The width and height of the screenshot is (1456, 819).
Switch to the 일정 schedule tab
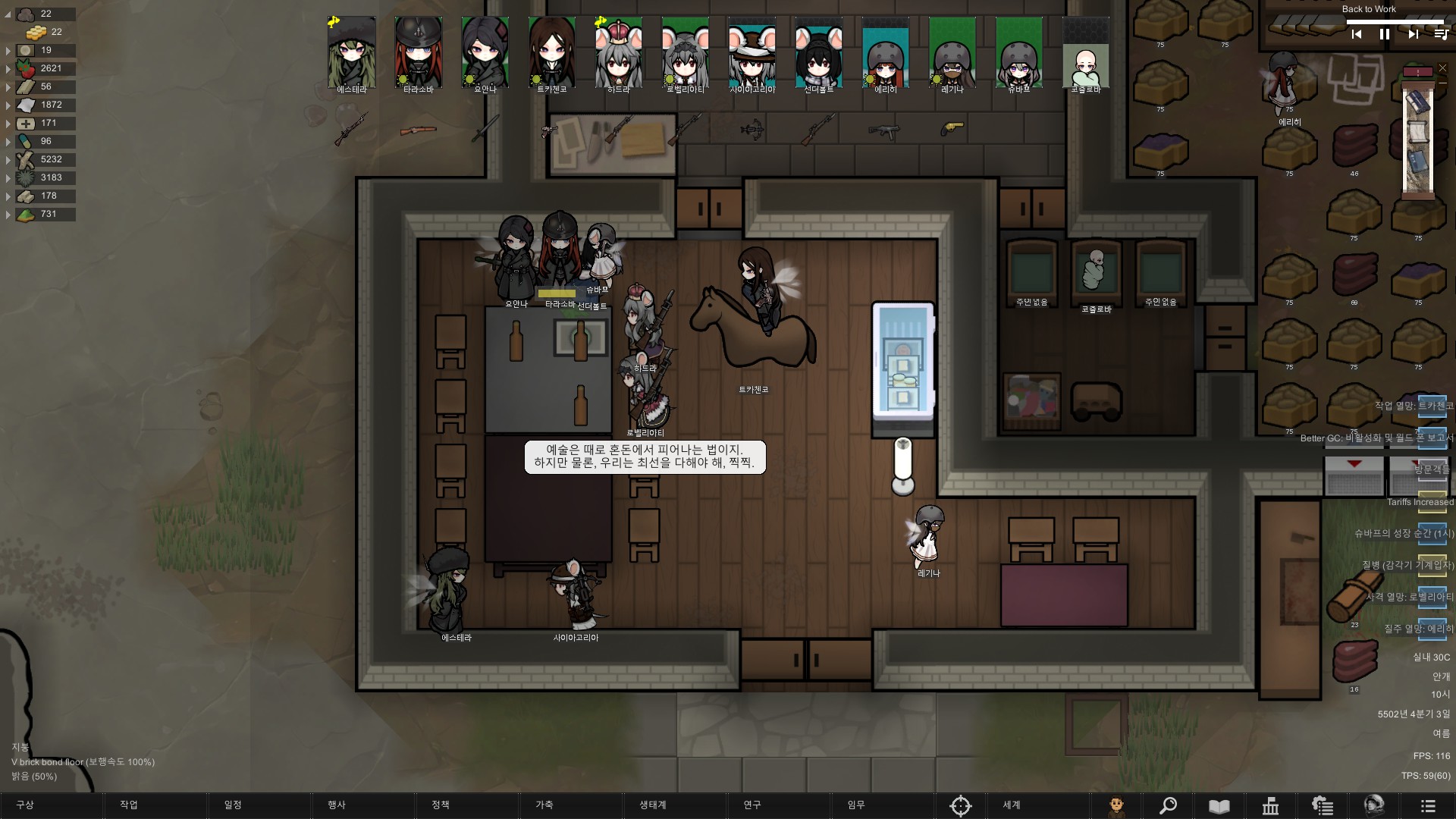pos(233,805)
